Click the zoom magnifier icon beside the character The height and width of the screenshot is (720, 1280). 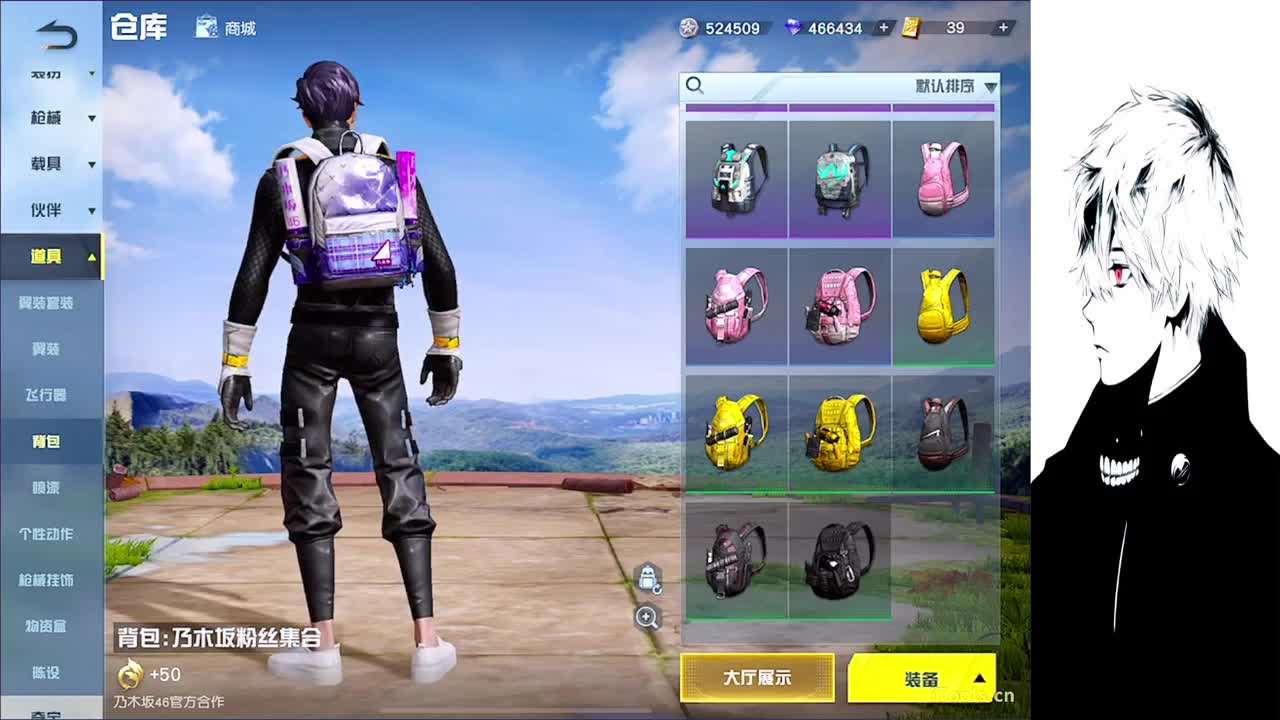click(647, 619)
